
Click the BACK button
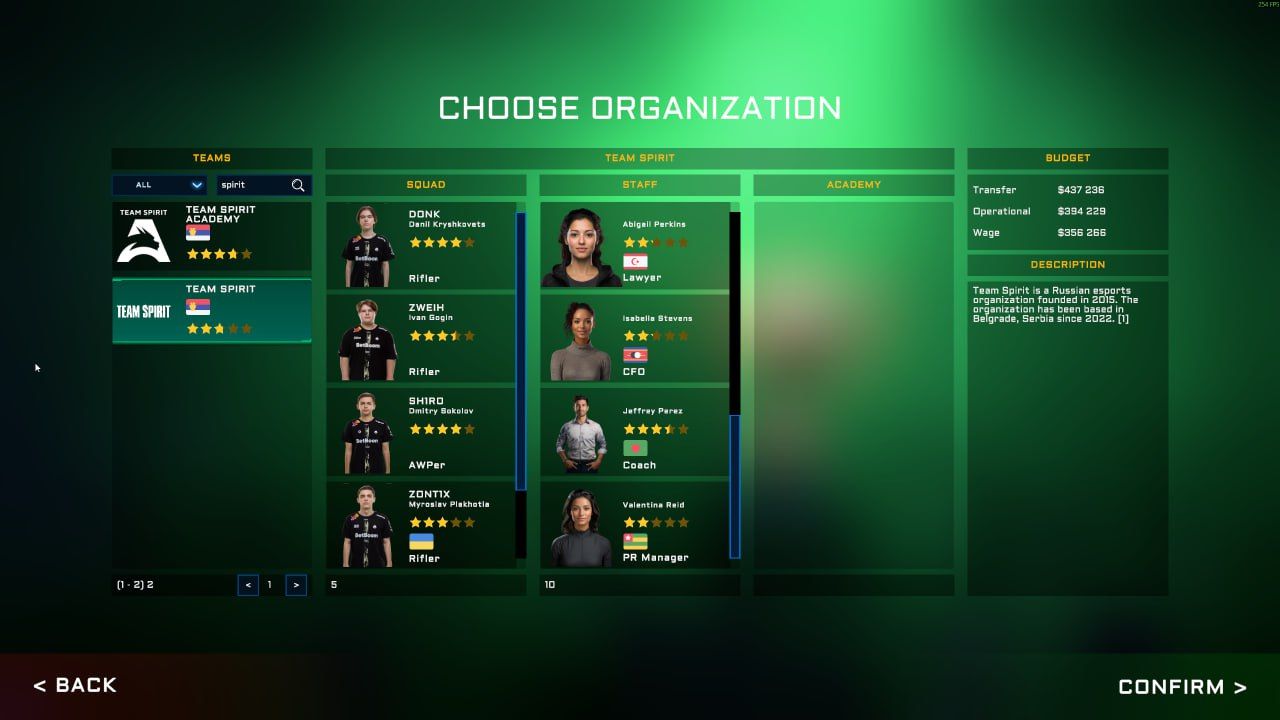[75, 685]
